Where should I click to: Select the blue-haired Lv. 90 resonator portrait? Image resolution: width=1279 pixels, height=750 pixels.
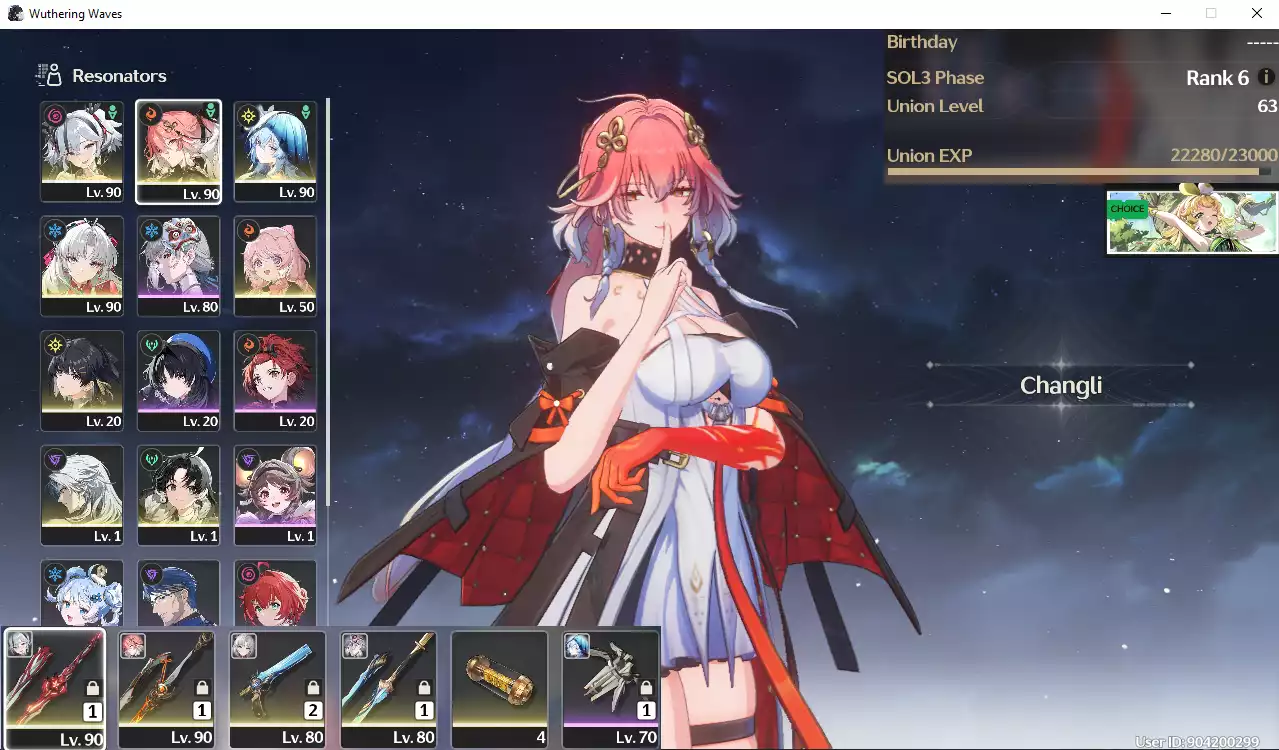pos(275,151)
